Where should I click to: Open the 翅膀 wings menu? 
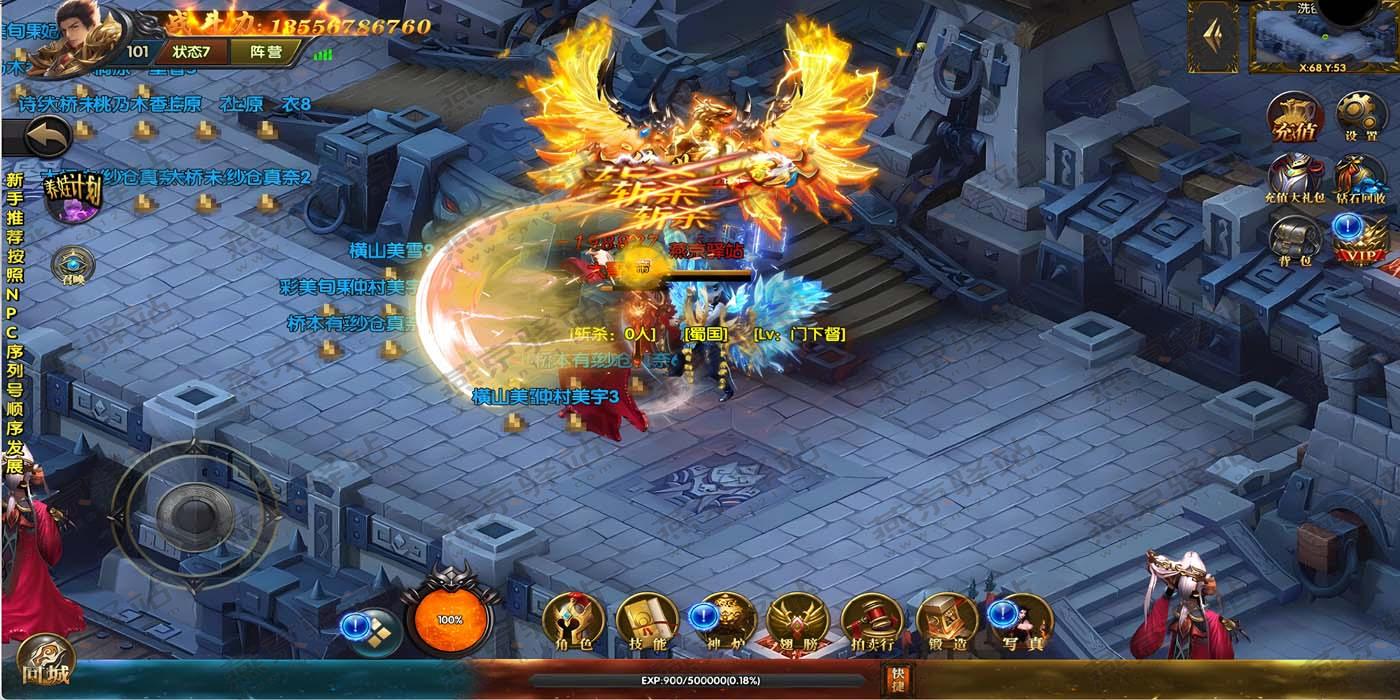797,622
